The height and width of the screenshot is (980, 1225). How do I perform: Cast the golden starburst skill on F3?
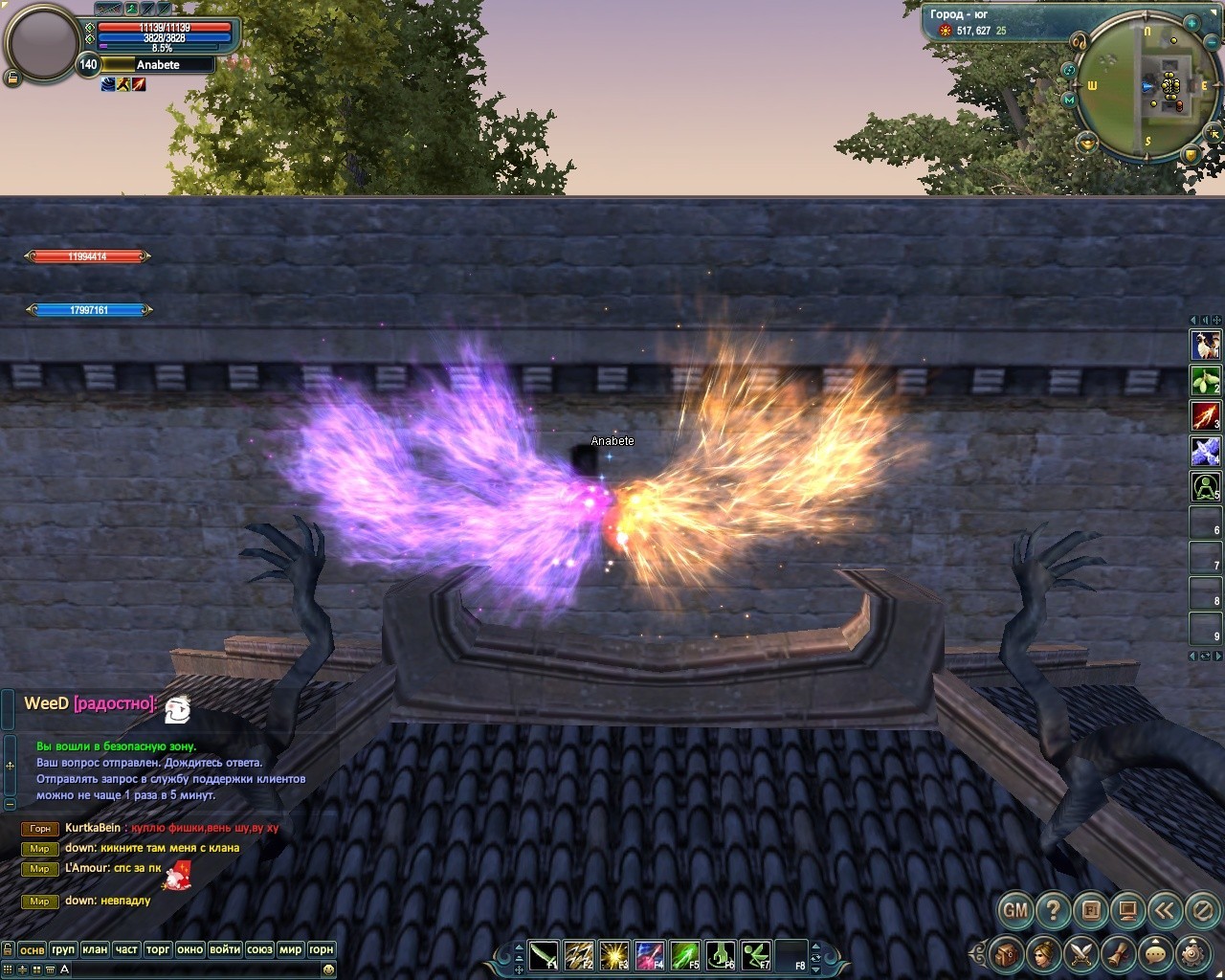613,955
